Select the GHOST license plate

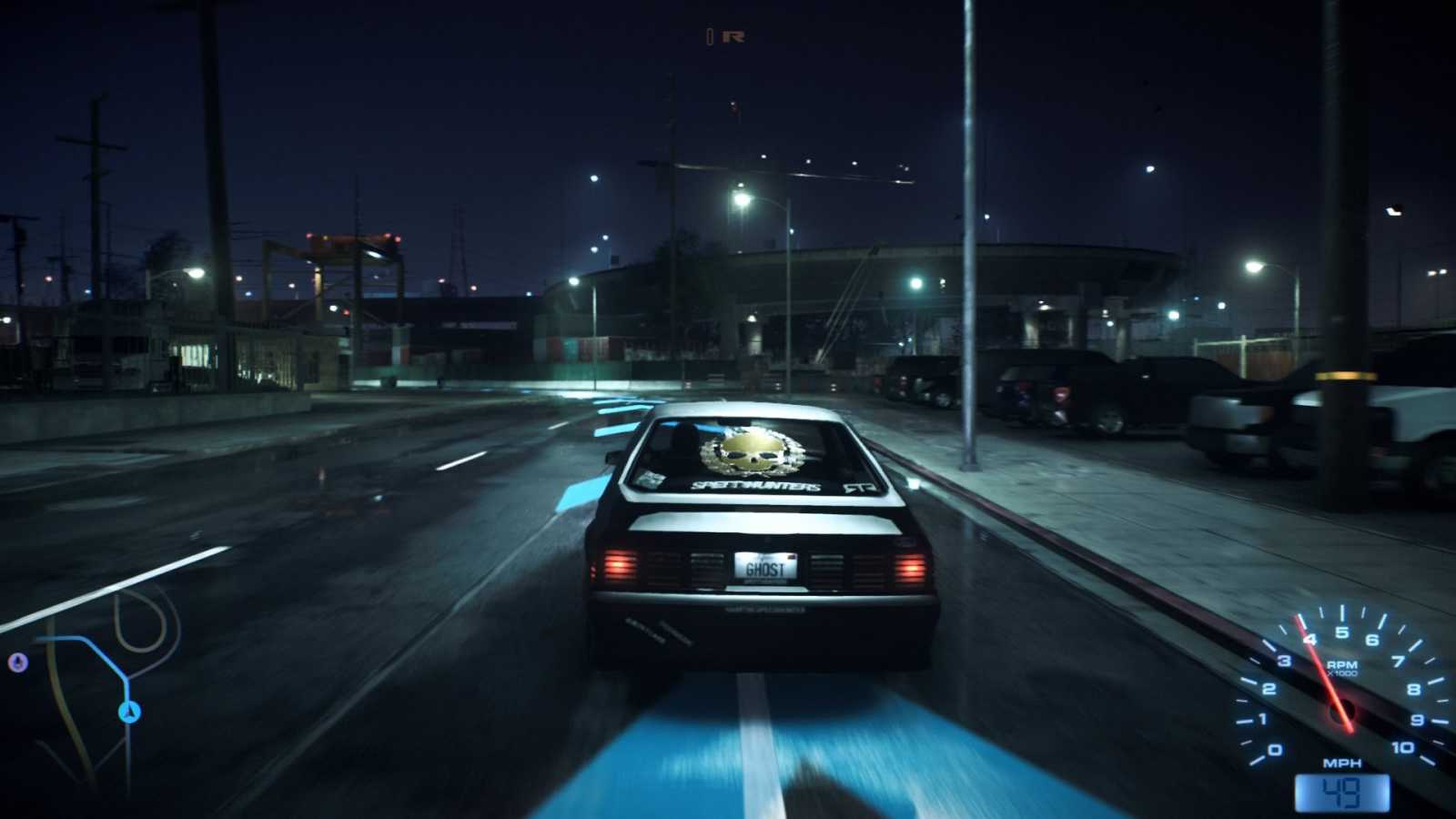(x=764, y=569)
